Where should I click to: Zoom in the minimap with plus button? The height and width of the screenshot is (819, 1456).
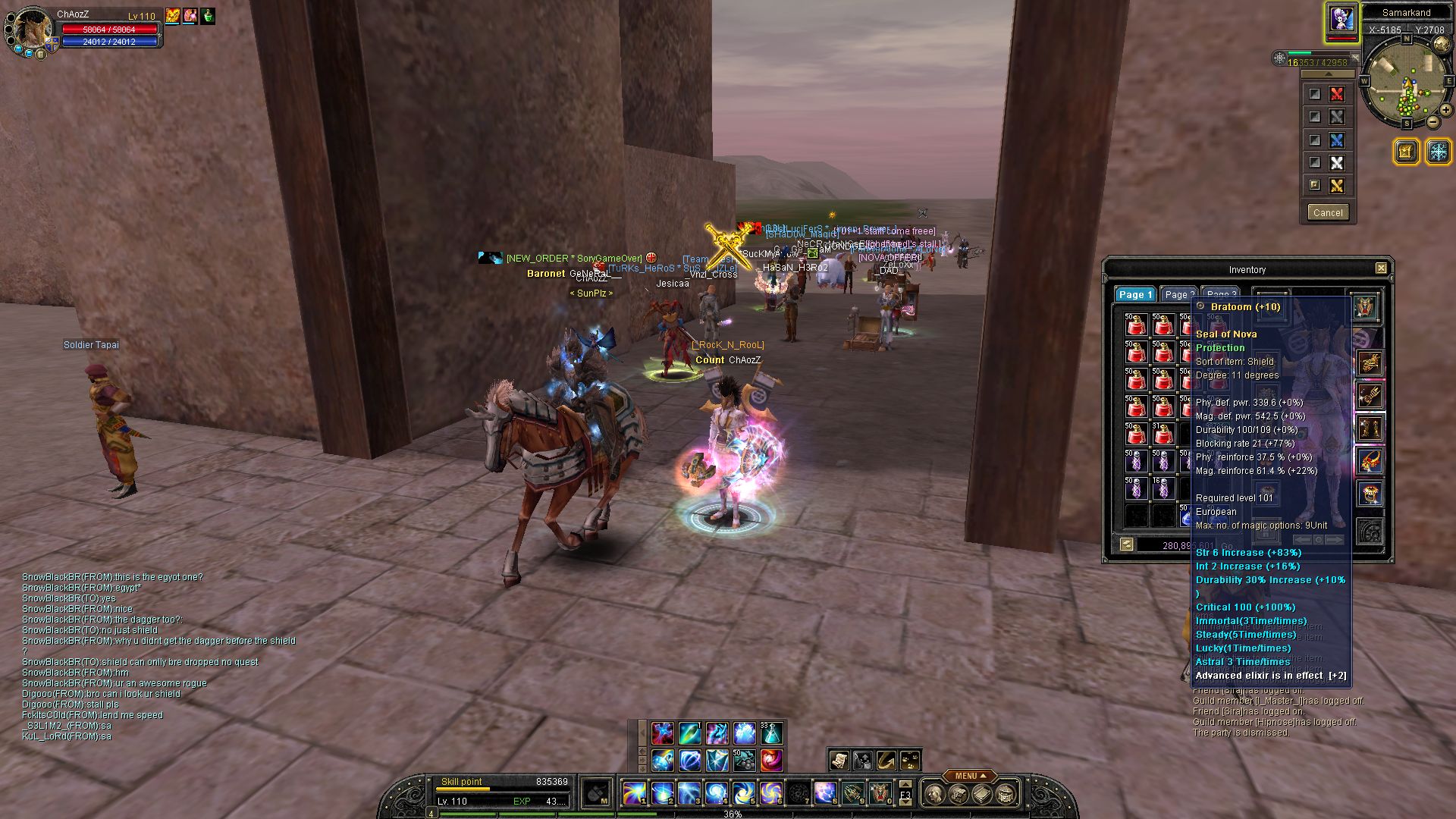coord(1445,110)
